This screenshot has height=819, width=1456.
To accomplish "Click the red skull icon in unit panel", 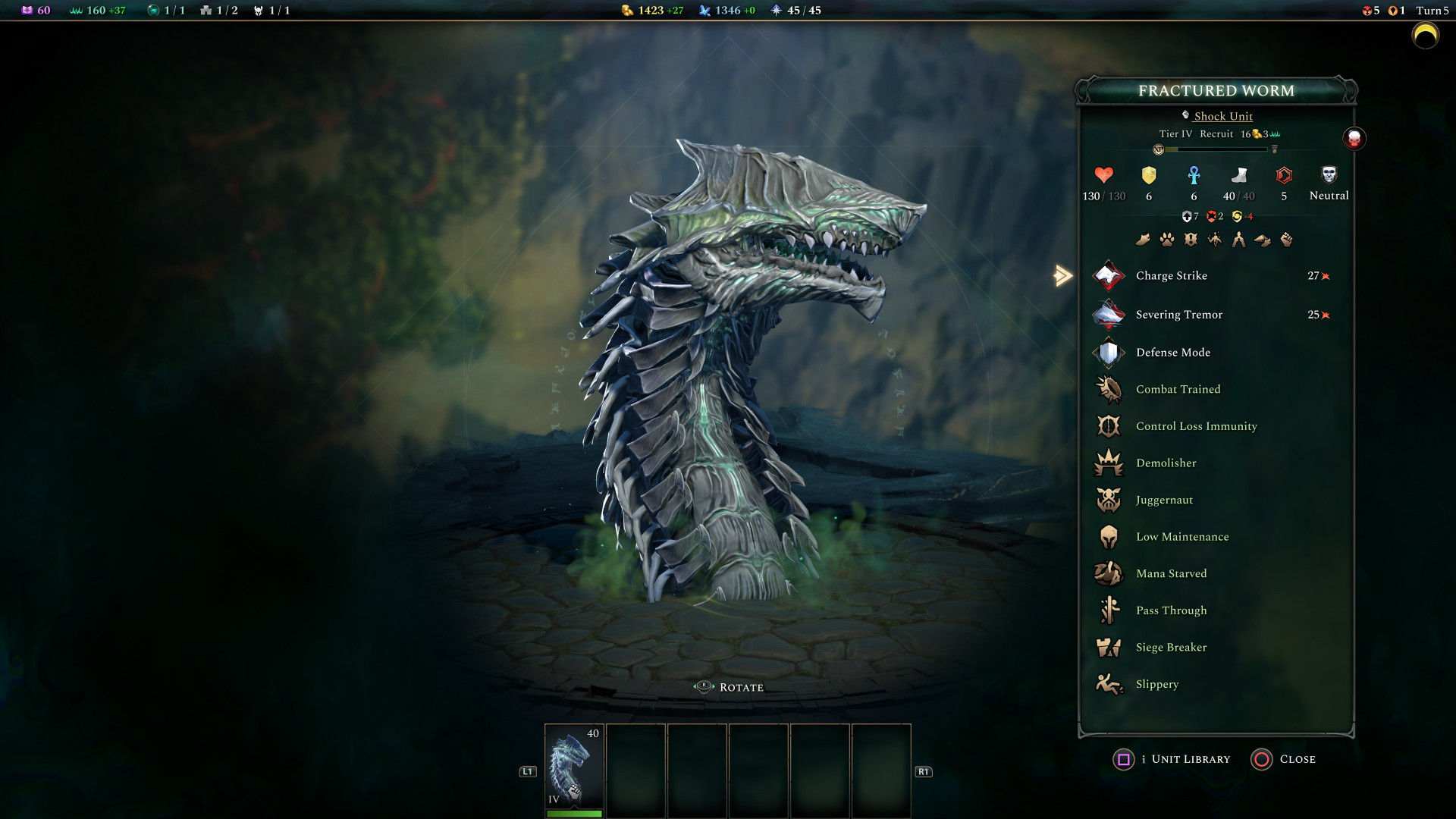I will [1354, 139].
